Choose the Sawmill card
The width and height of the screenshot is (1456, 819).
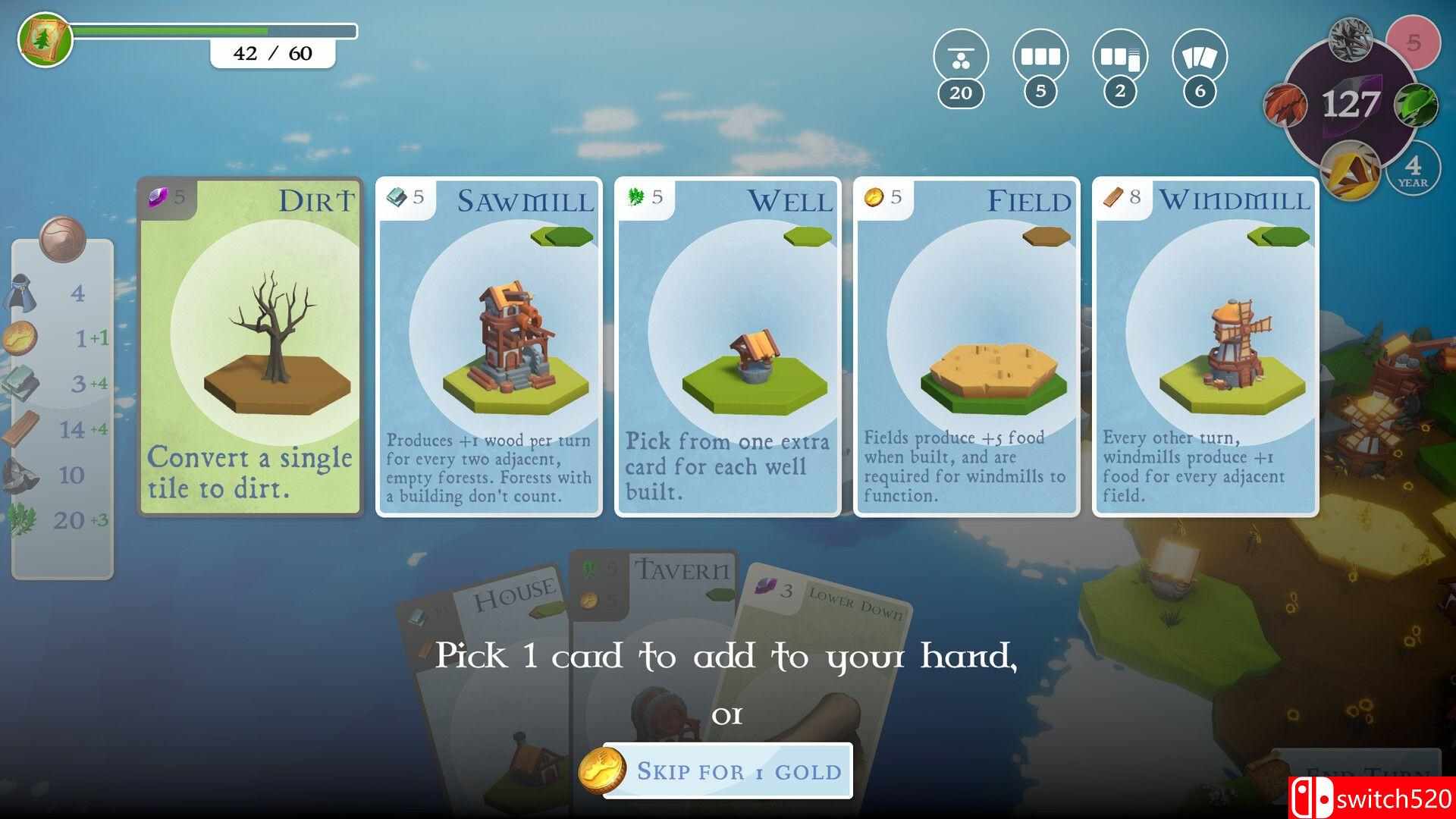[489, 347]
